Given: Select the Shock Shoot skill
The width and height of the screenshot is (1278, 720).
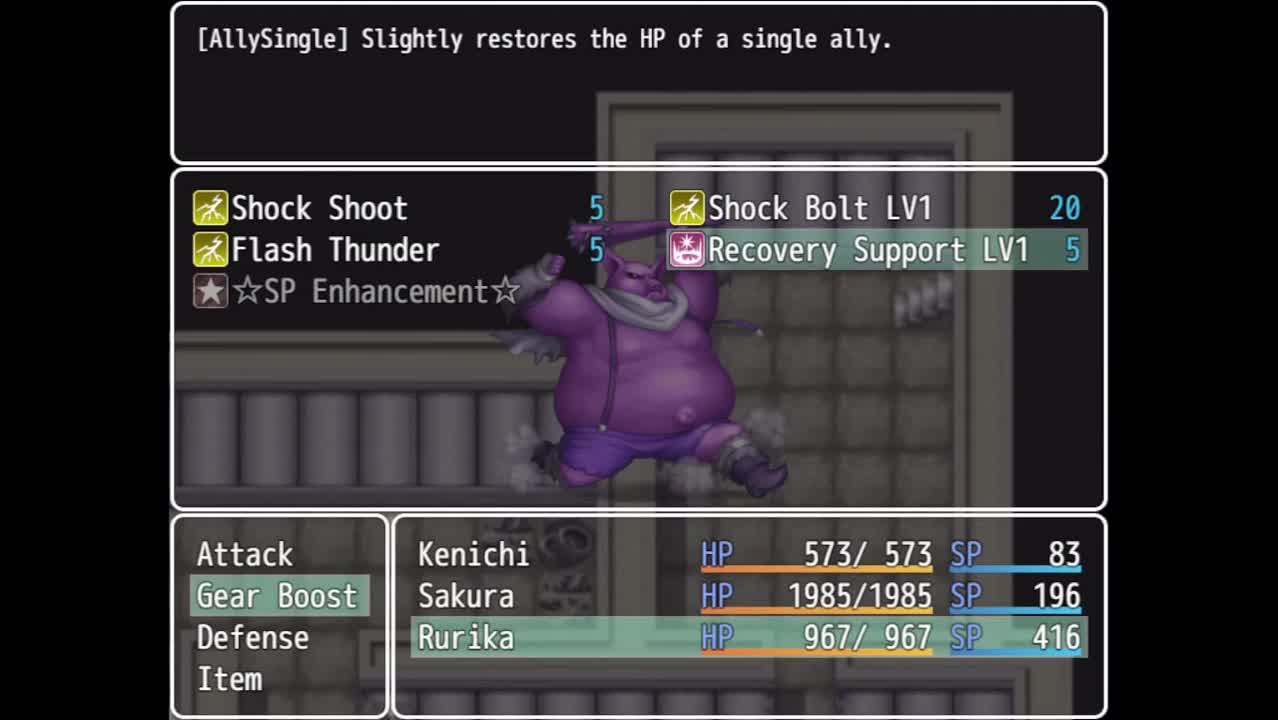Looking at the screenshot, I should click(319, 208).
